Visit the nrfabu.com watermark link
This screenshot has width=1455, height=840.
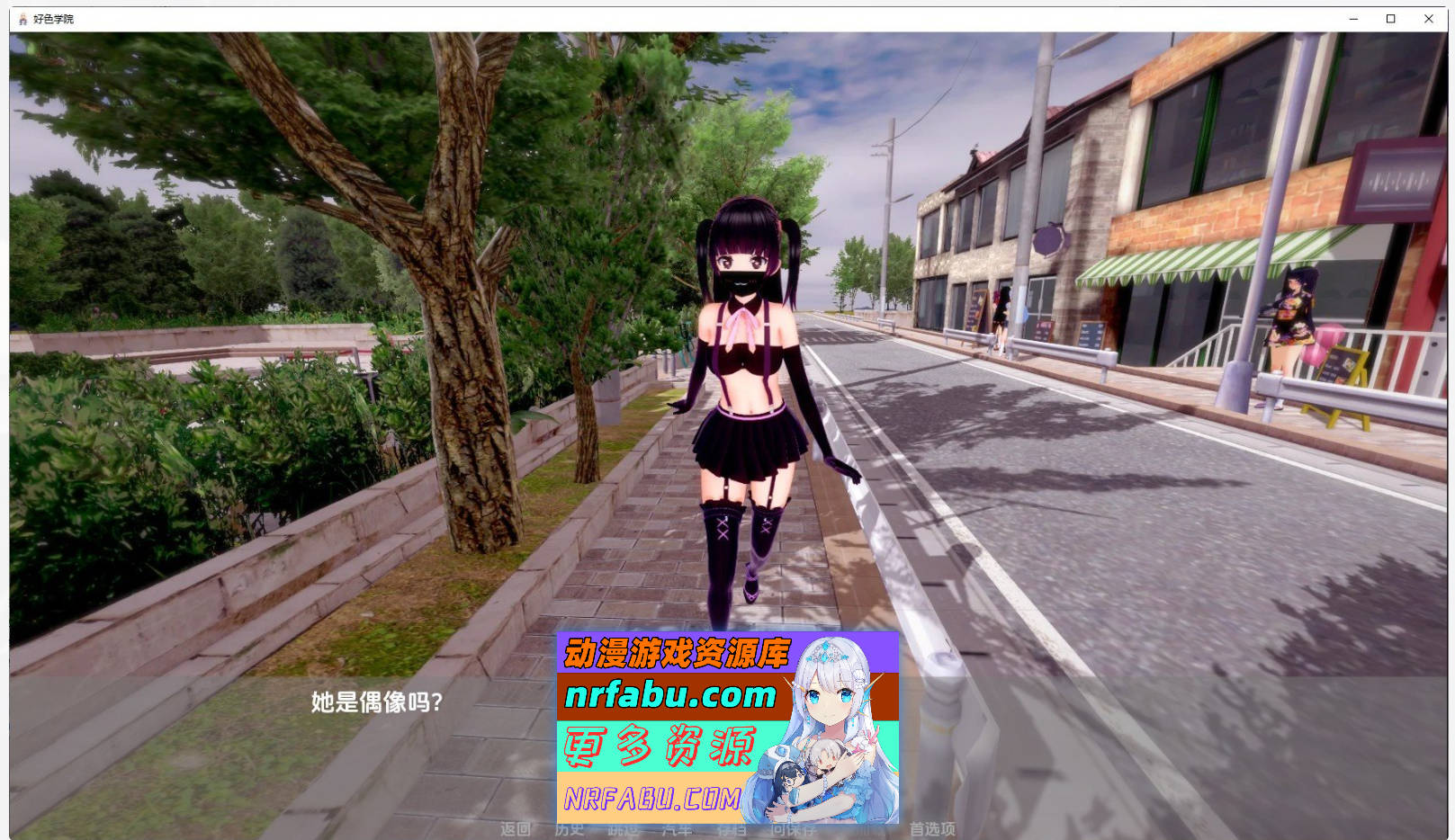670,697
